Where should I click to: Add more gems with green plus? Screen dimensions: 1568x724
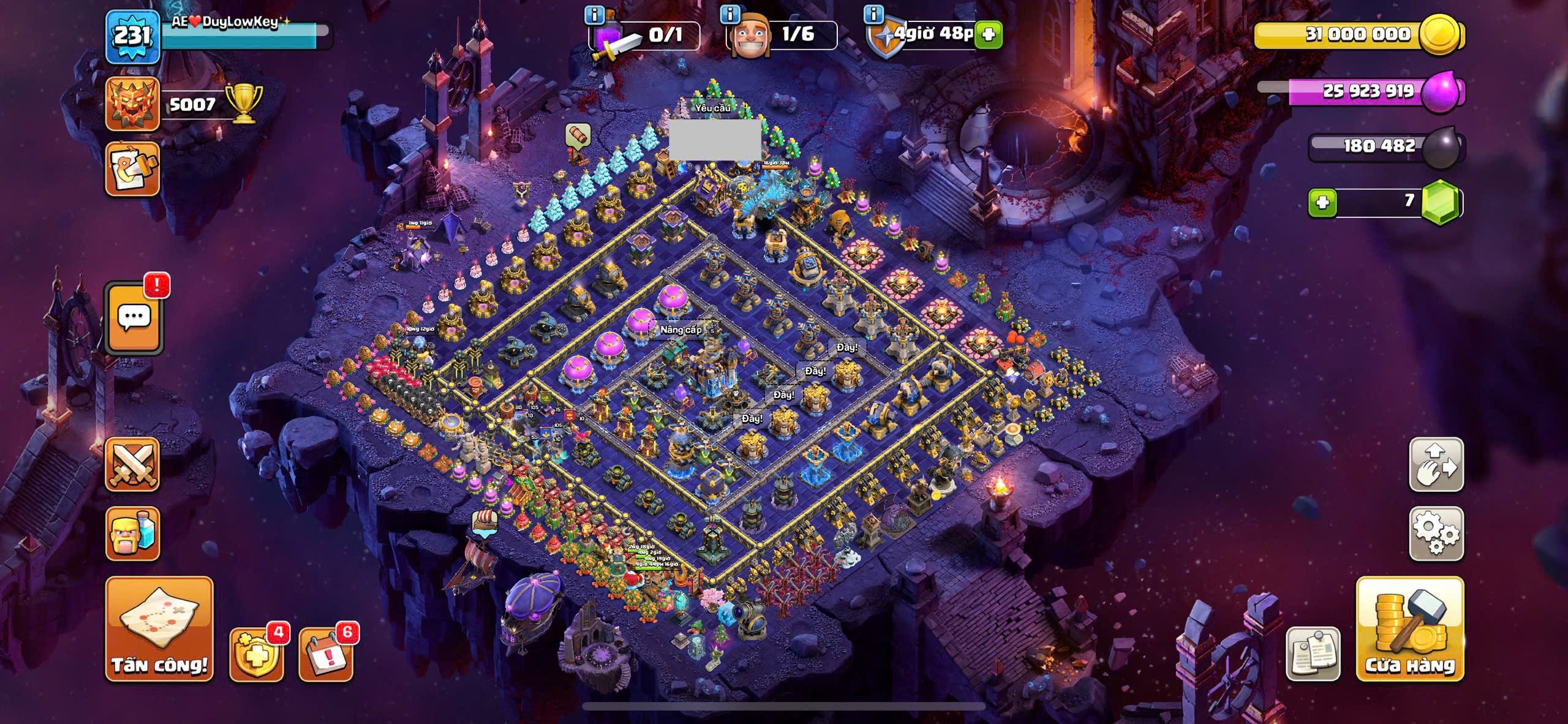click(1322, 202)
